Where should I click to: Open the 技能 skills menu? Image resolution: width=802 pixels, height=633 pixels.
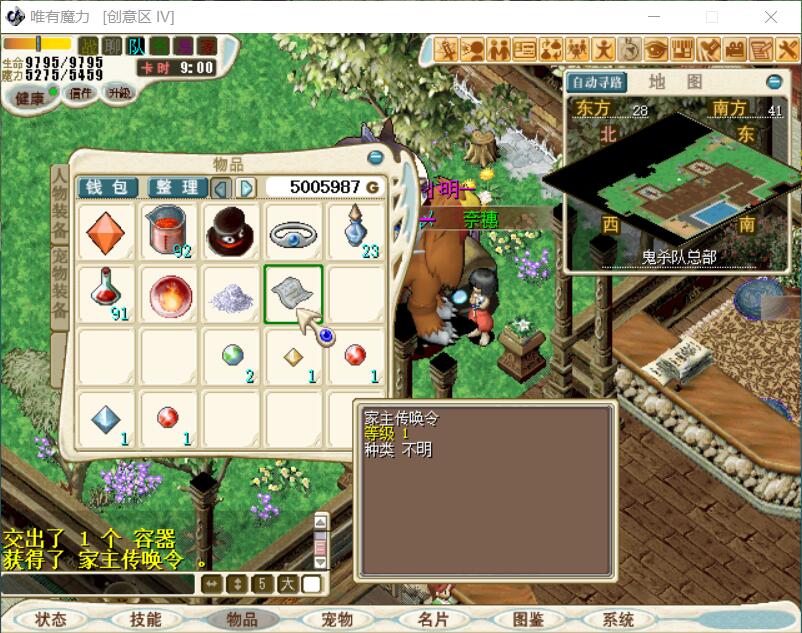pos(146,619)
